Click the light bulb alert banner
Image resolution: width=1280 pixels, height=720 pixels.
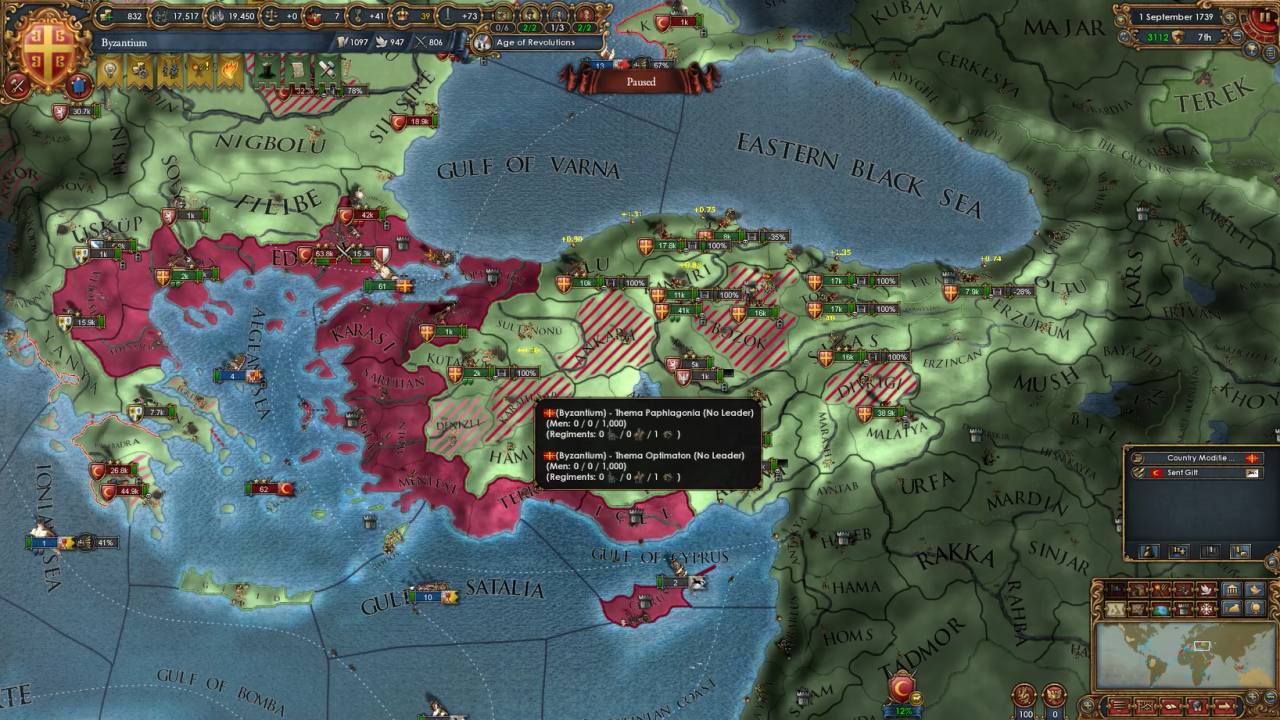pyautogui.click(x=109, y=70)
